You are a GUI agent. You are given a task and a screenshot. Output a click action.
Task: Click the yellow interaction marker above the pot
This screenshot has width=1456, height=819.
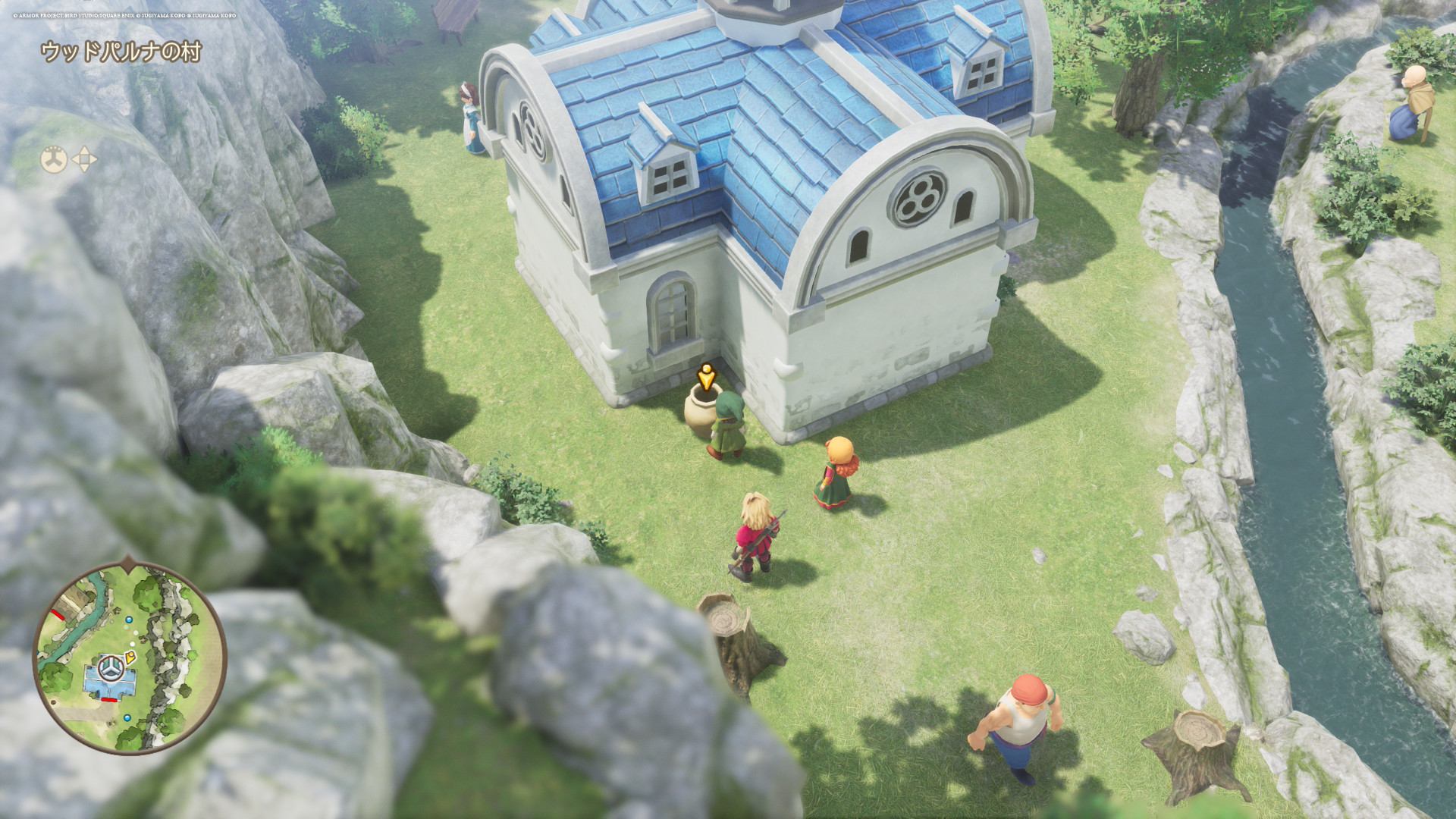click(706, 376)
